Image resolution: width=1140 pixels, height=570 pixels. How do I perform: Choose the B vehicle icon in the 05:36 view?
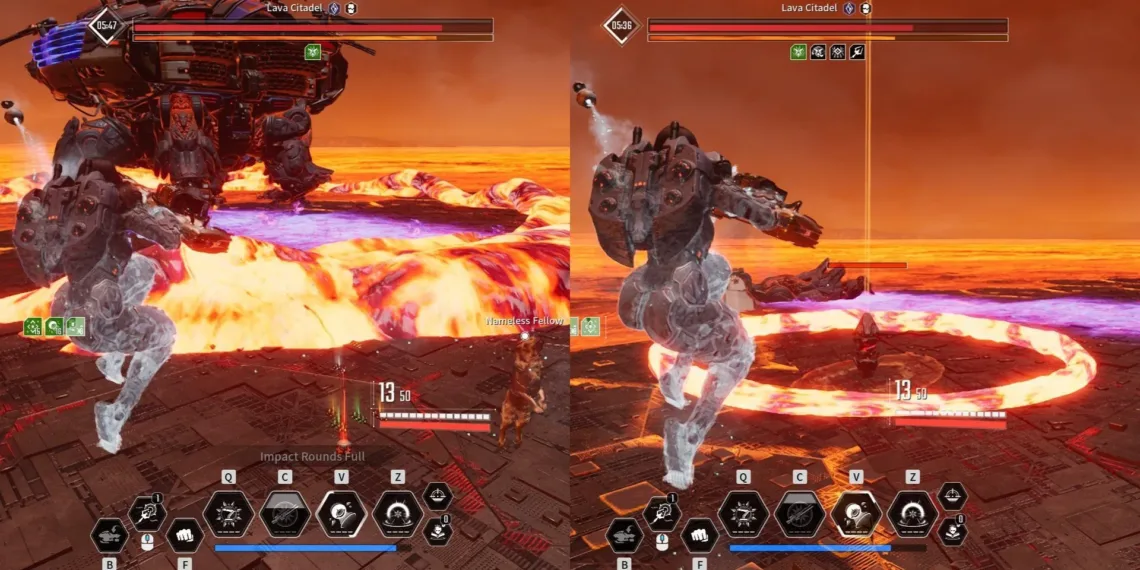[x=624, y=535]
